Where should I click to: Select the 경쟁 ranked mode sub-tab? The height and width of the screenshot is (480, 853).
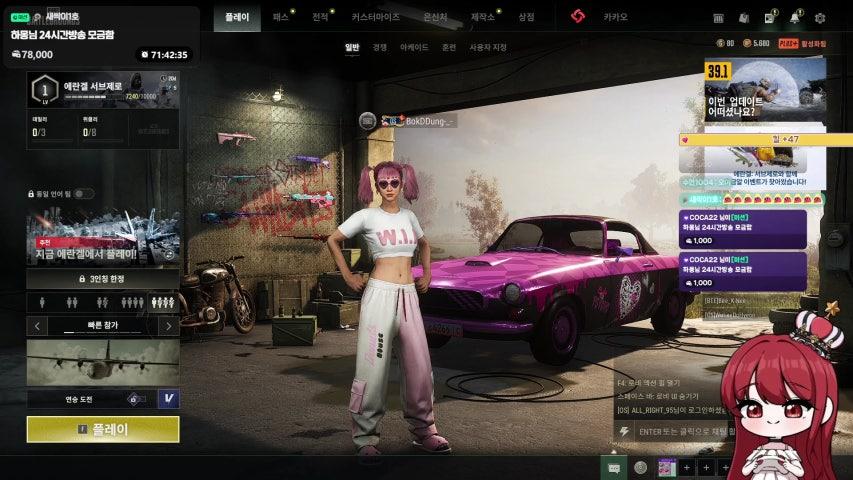click(380, 47)
